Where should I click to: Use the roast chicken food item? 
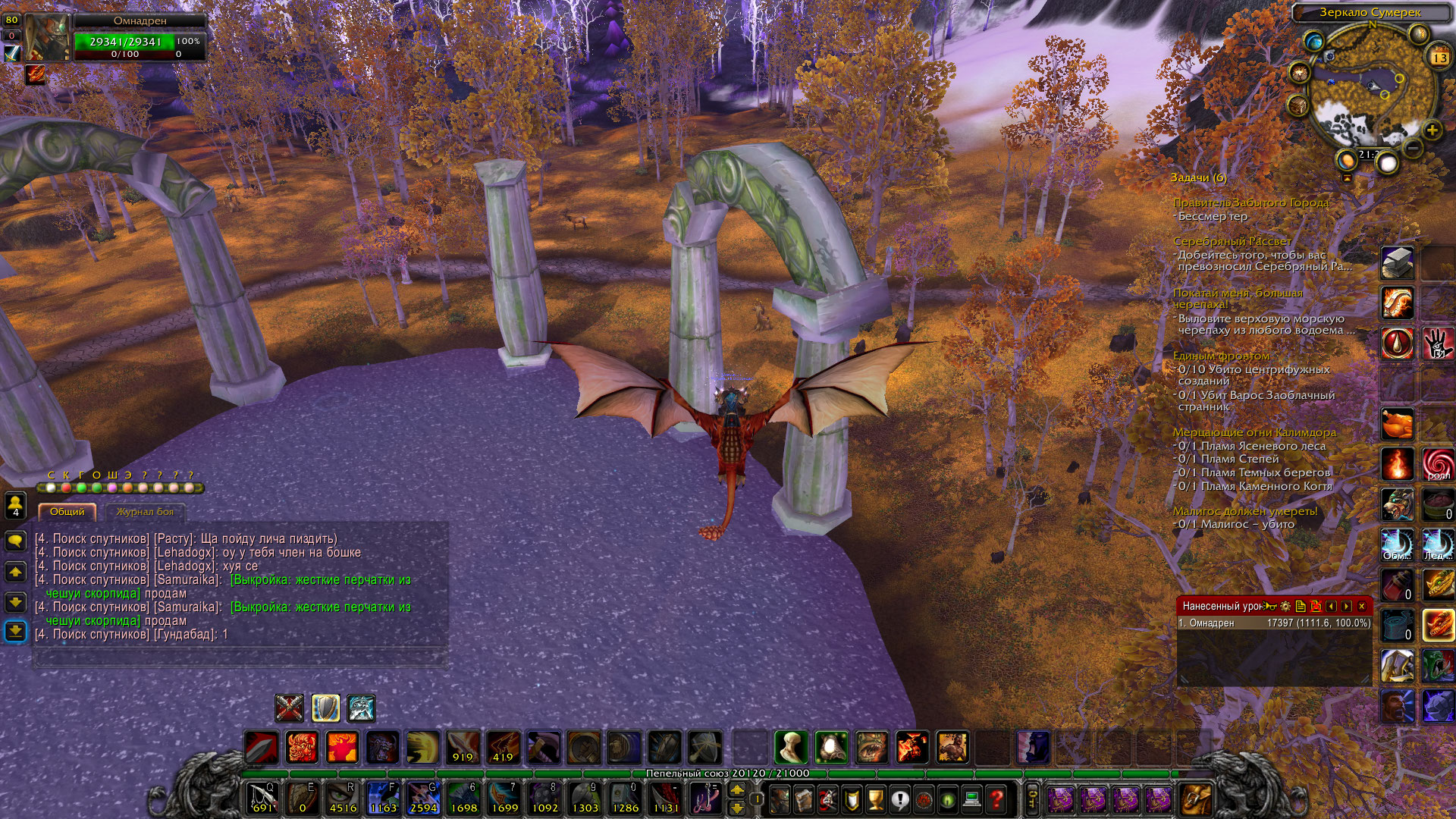coord(1397,424)
